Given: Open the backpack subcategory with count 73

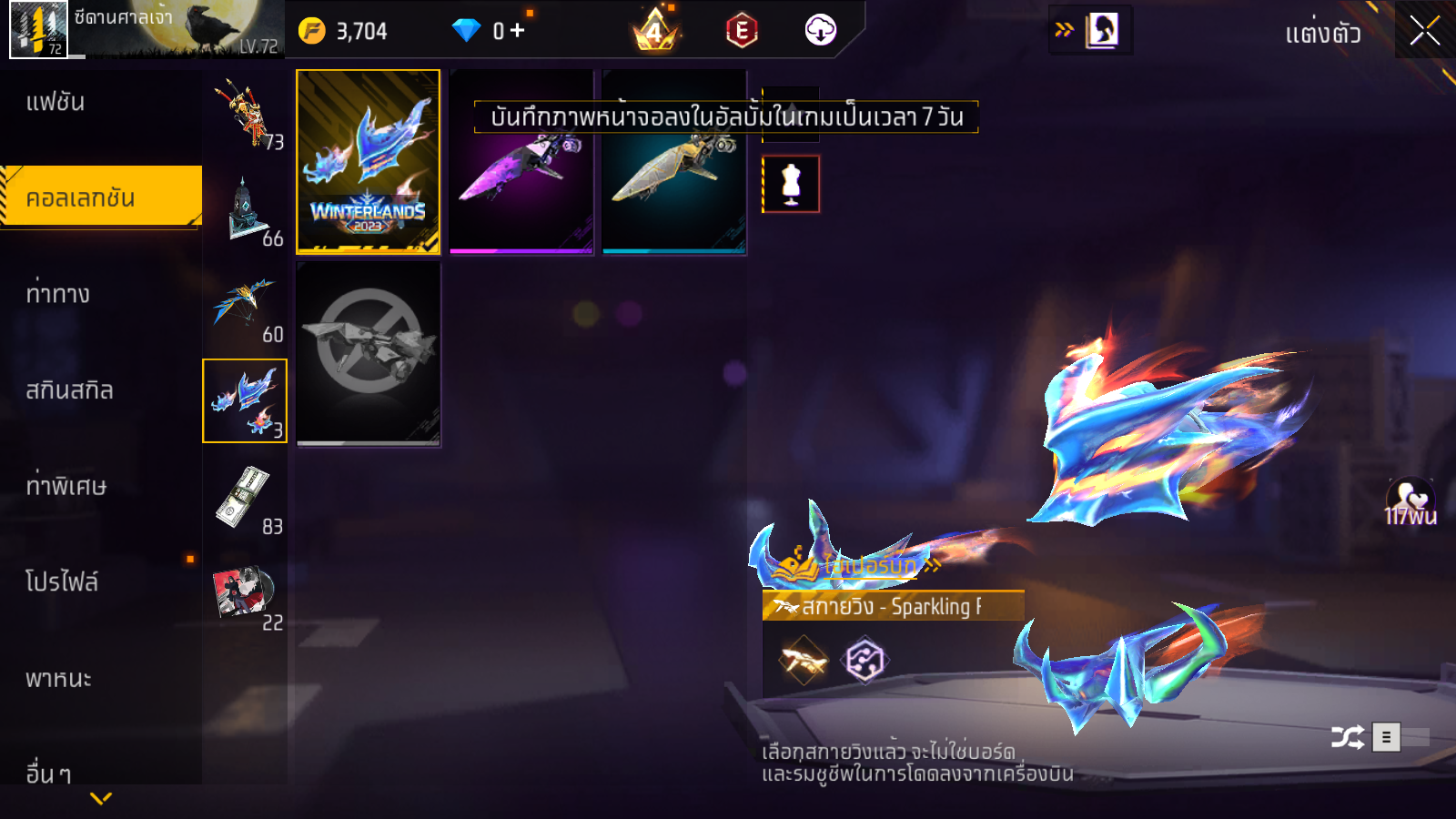Looking at the screenshot, I should tap(245, 114).
